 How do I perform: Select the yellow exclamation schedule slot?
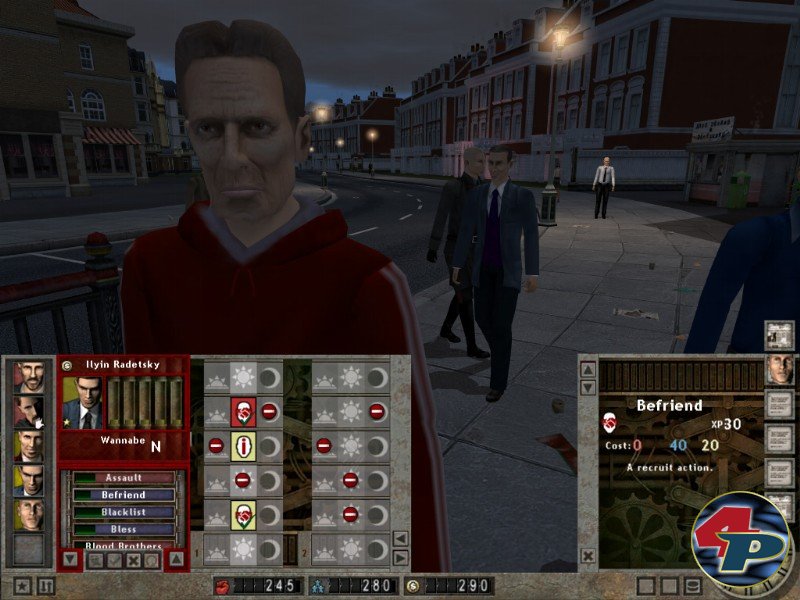pos(243,445)
